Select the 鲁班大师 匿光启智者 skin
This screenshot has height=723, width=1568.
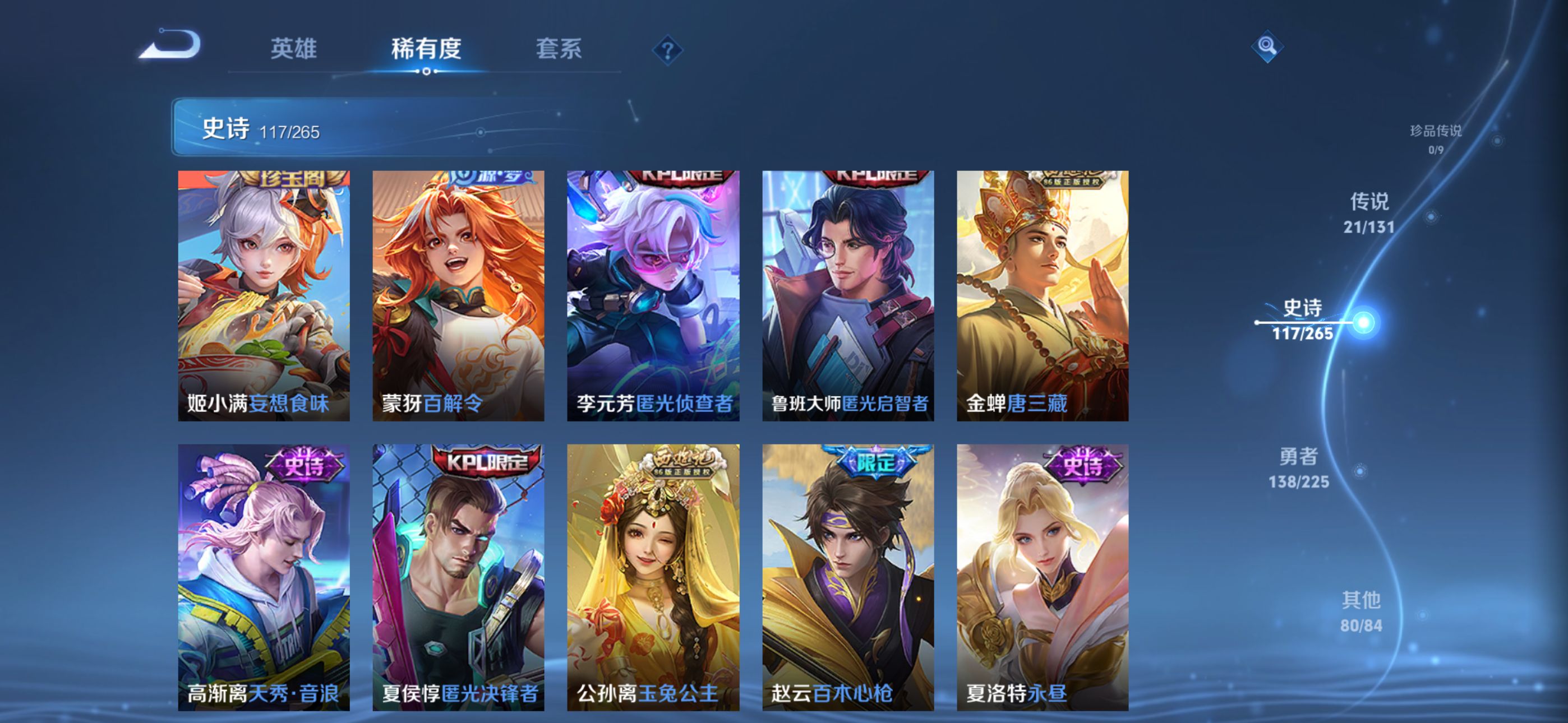point(848,295)
